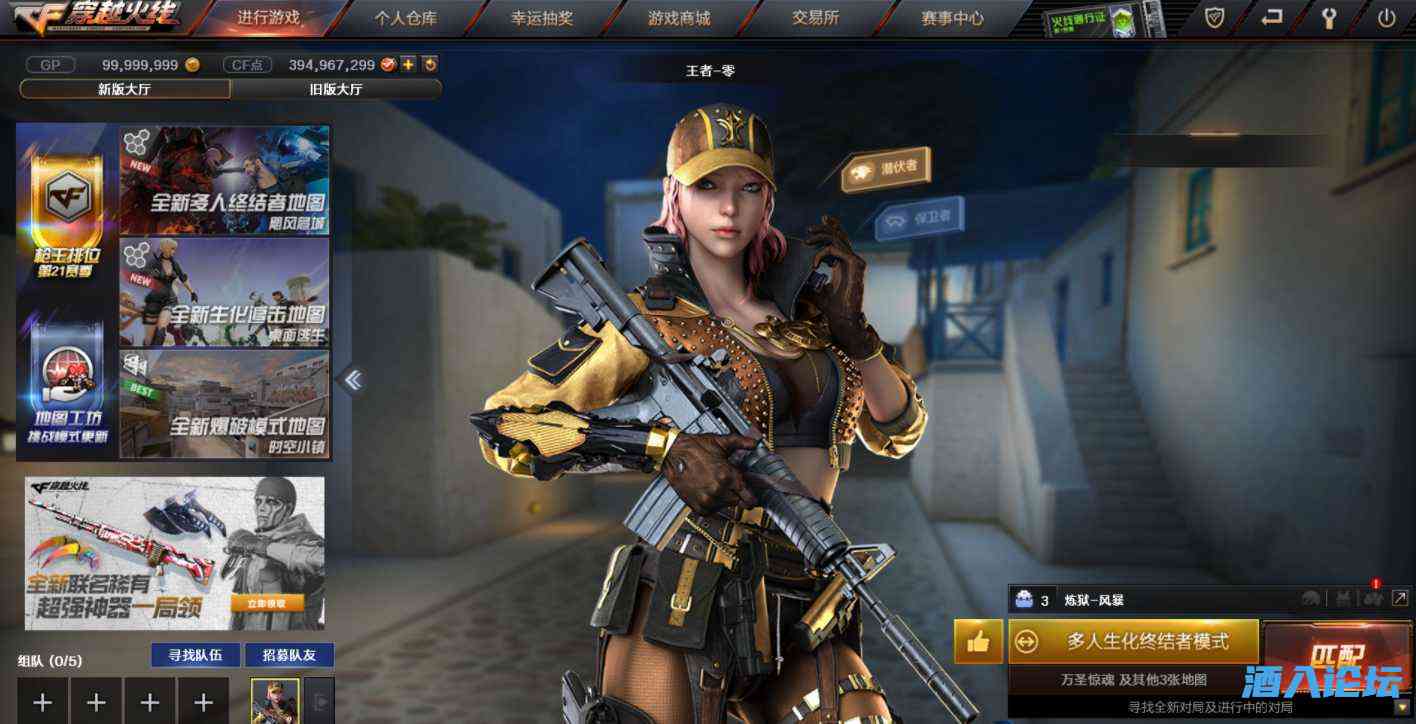
Task: Click 寻找队伍 to find a team
Action: tap(195, 655)
